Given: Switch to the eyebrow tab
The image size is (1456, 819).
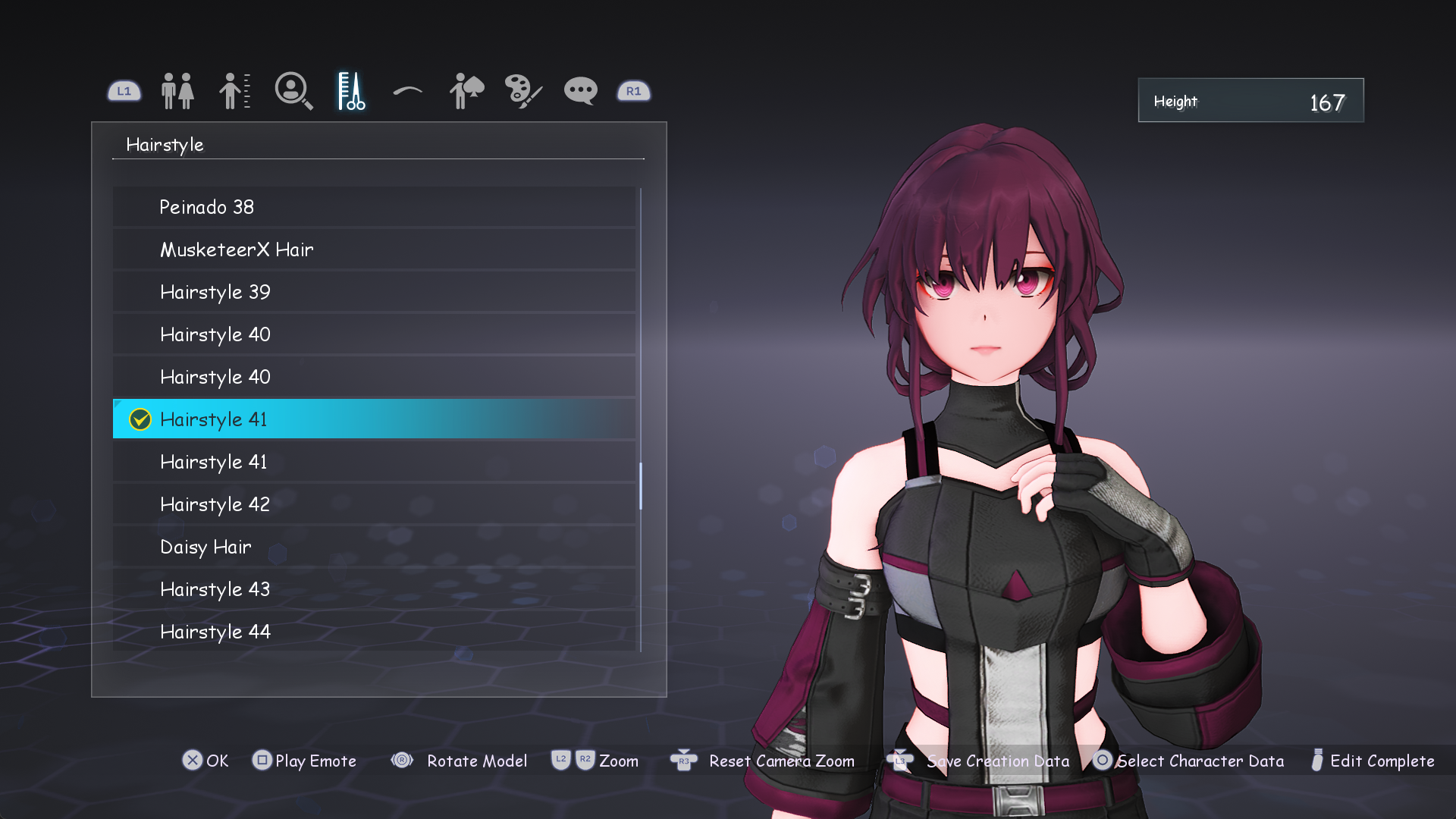Looking at the screenshot, I should pyautogui.click(x=408, y=91).
